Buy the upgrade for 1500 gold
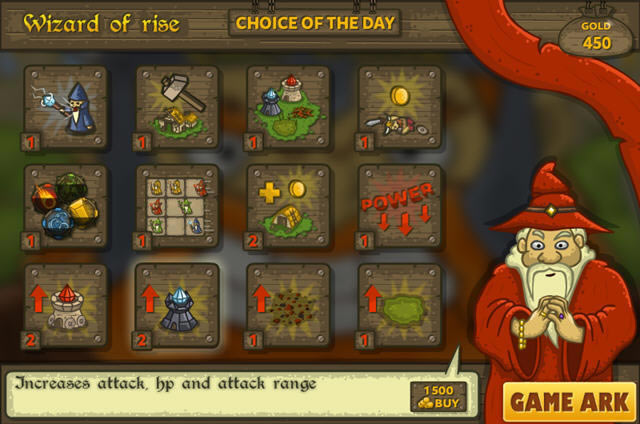The width and height of the screenshot is (640, 424). (x=438, y=396)
